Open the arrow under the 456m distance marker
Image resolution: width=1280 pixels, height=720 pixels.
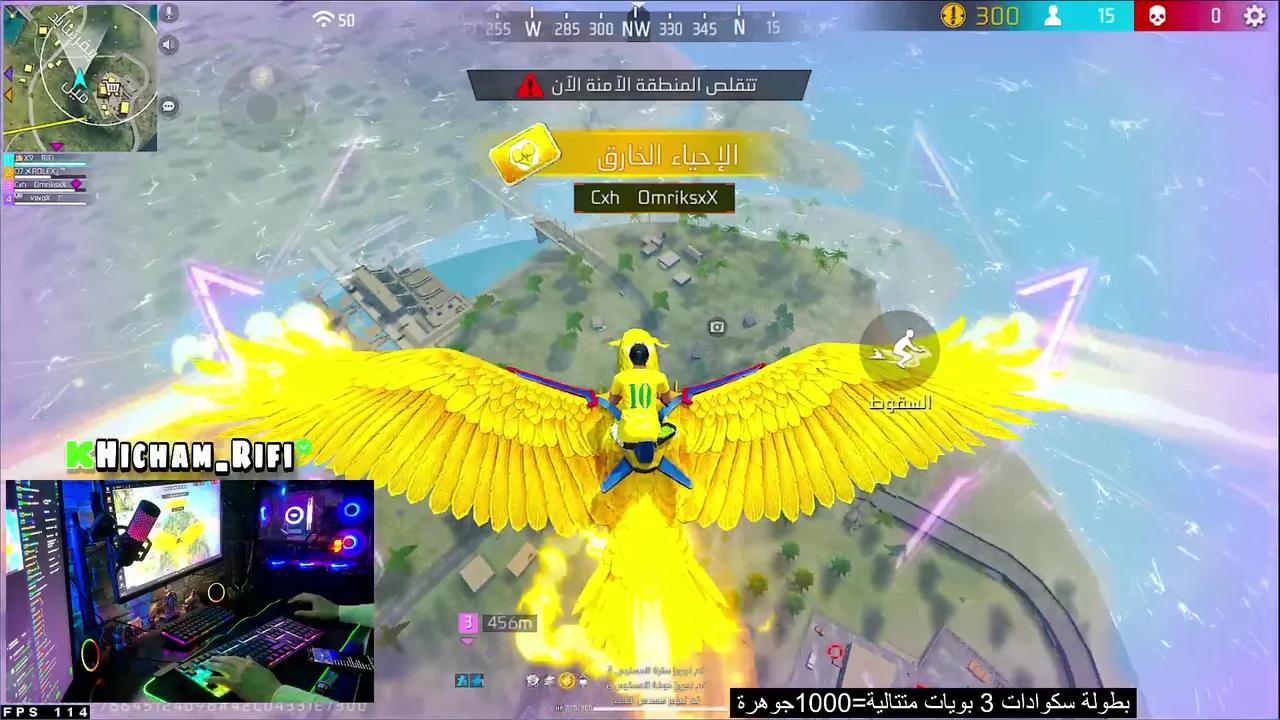466,641
